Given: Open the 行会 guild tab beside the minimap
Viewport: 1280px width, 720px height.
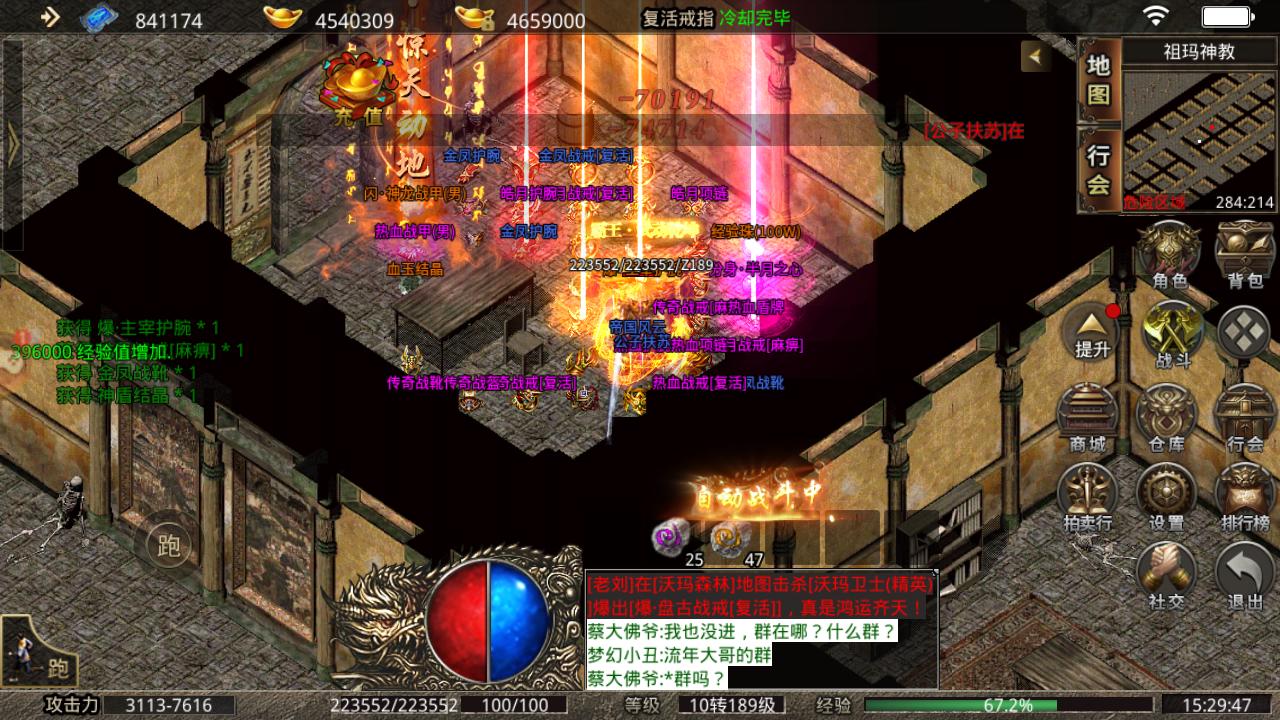Looking at the screenshot, I should (x=1099, y=170).
